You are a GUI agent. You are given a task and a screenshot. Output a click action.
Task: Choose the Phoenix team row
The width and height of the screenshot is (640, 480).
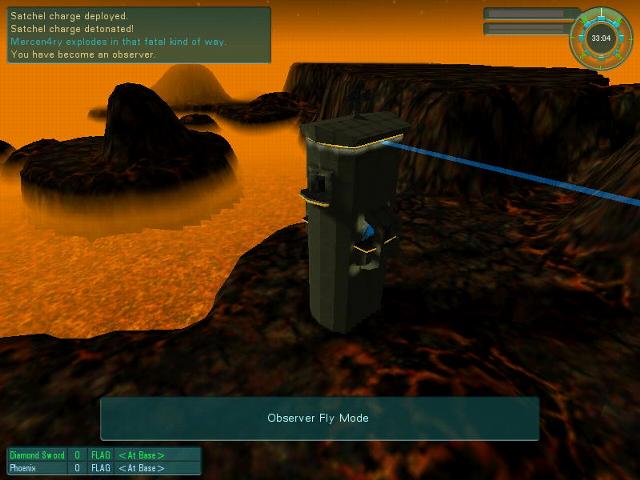pos(104,468)
